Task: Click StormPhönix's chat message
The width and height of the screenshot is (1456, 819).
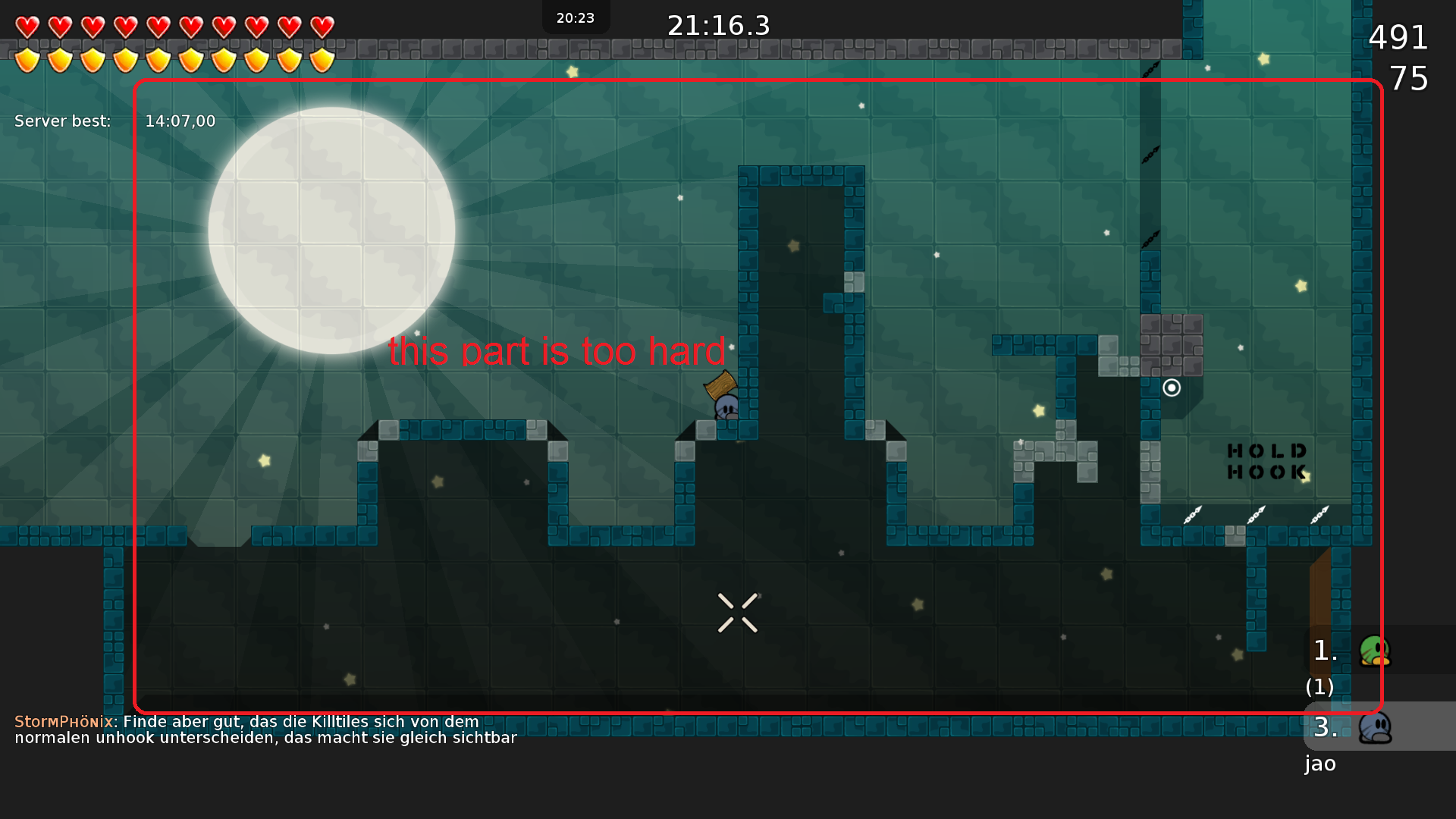Action: coord(265,730)
